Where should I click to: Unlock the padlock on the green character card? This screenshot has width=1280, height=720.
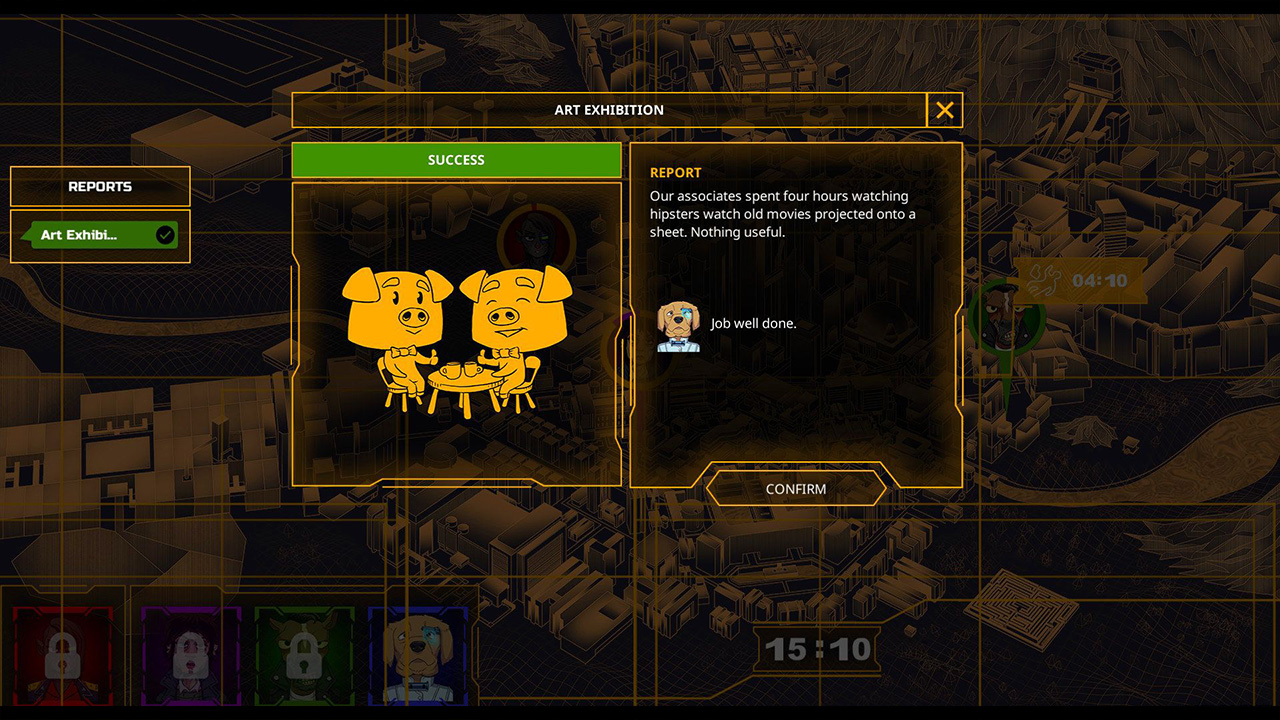pos(305,655)
